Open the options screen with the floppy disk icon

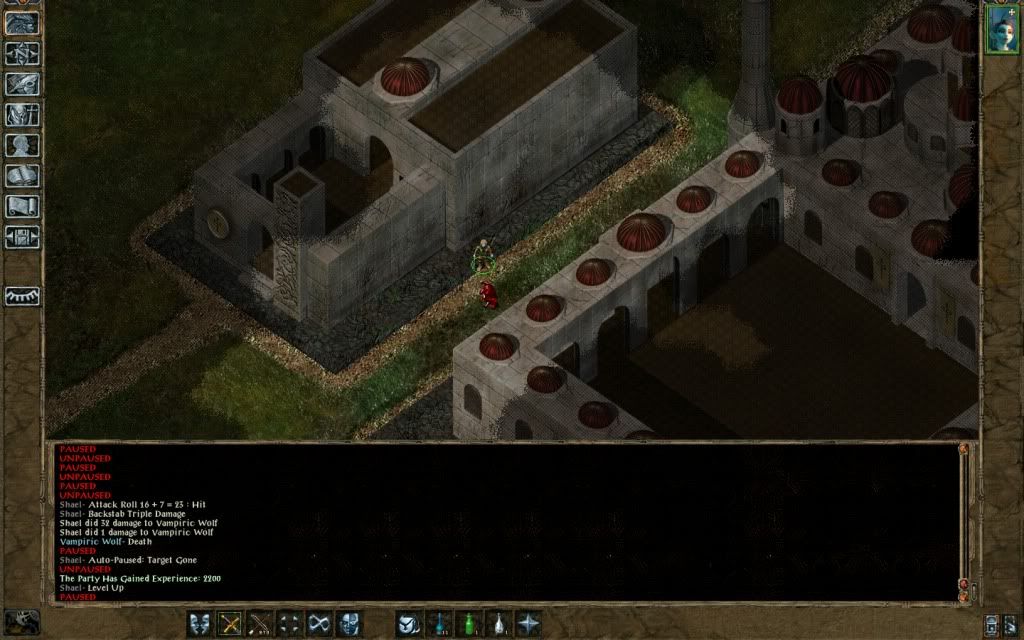(22, 238)
